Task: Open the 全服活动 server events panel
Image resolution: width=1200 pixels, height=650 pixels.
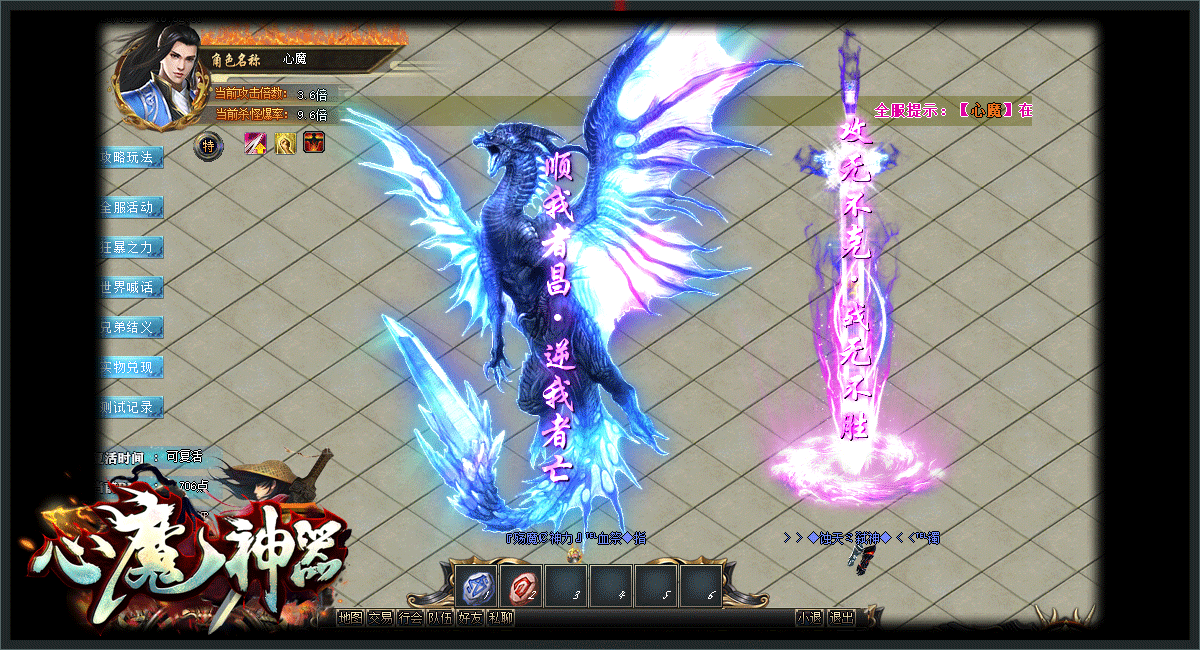Action: point(130,208)
